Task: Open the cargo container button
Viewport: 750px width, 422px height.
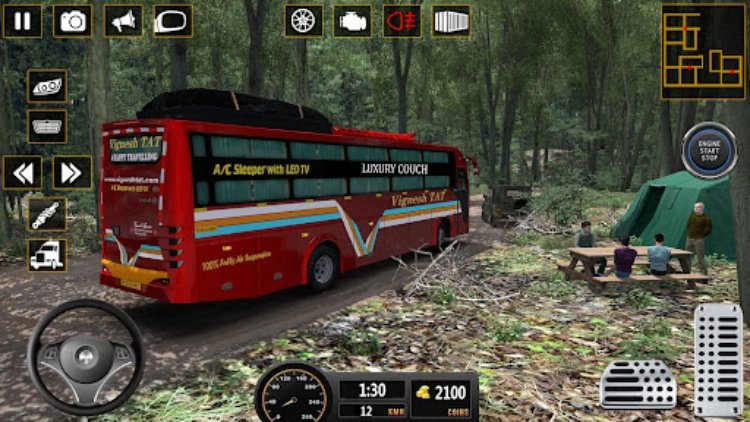Action: click(x=451, y=21)
